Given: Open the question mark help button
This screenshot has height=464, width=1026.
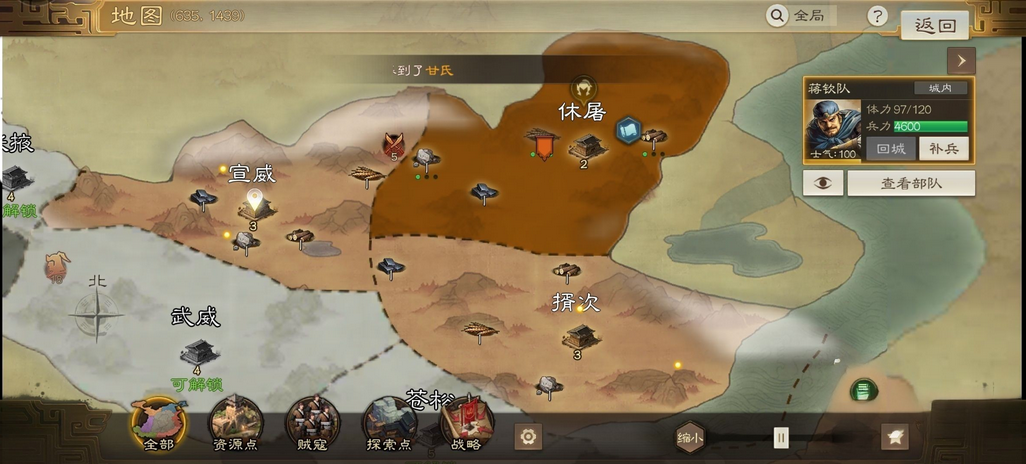Looking at the screenshot, I should click(877, 16).
